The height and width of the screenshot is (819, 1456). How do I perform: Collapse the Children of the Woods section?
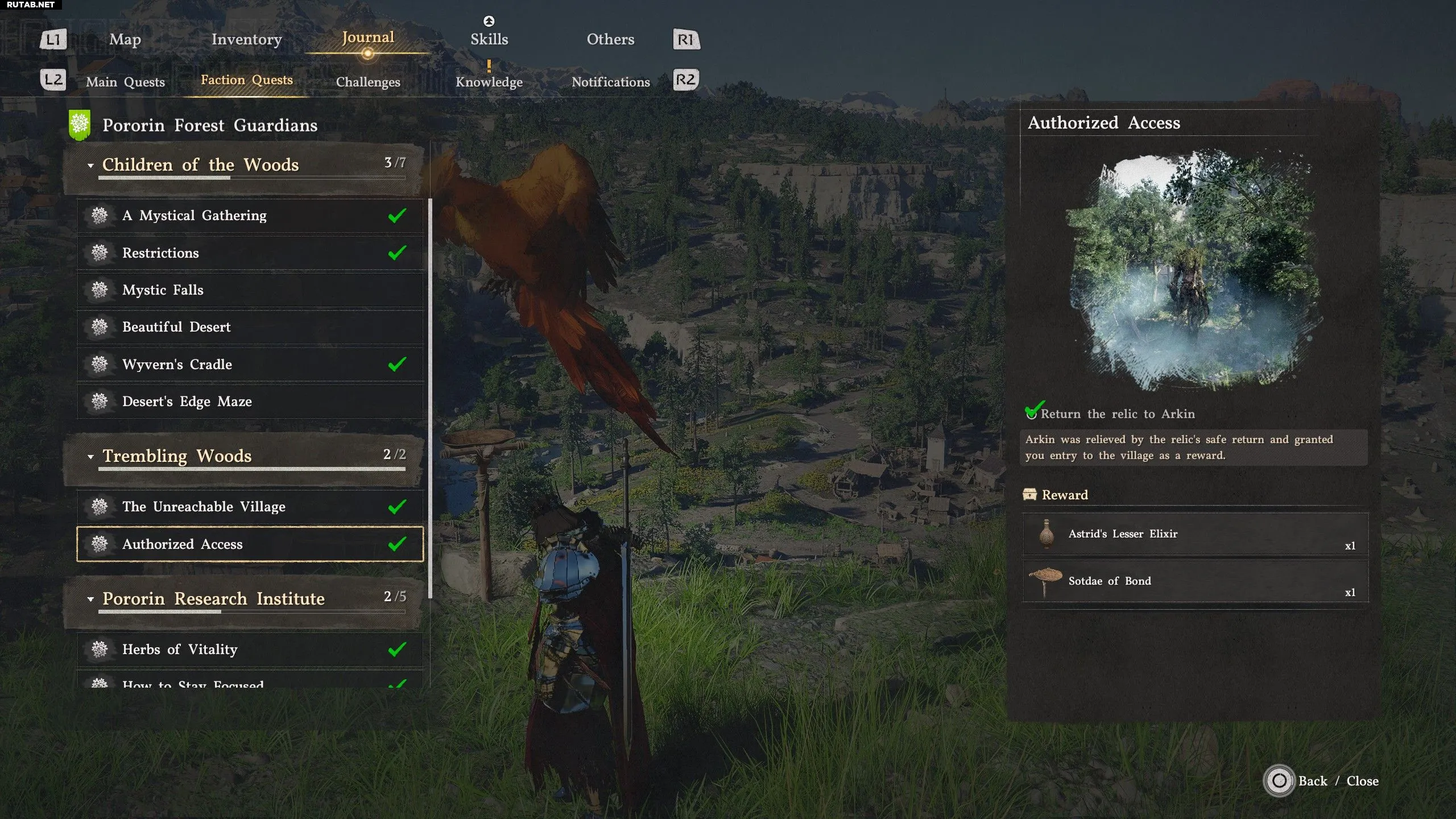(90, 166)
